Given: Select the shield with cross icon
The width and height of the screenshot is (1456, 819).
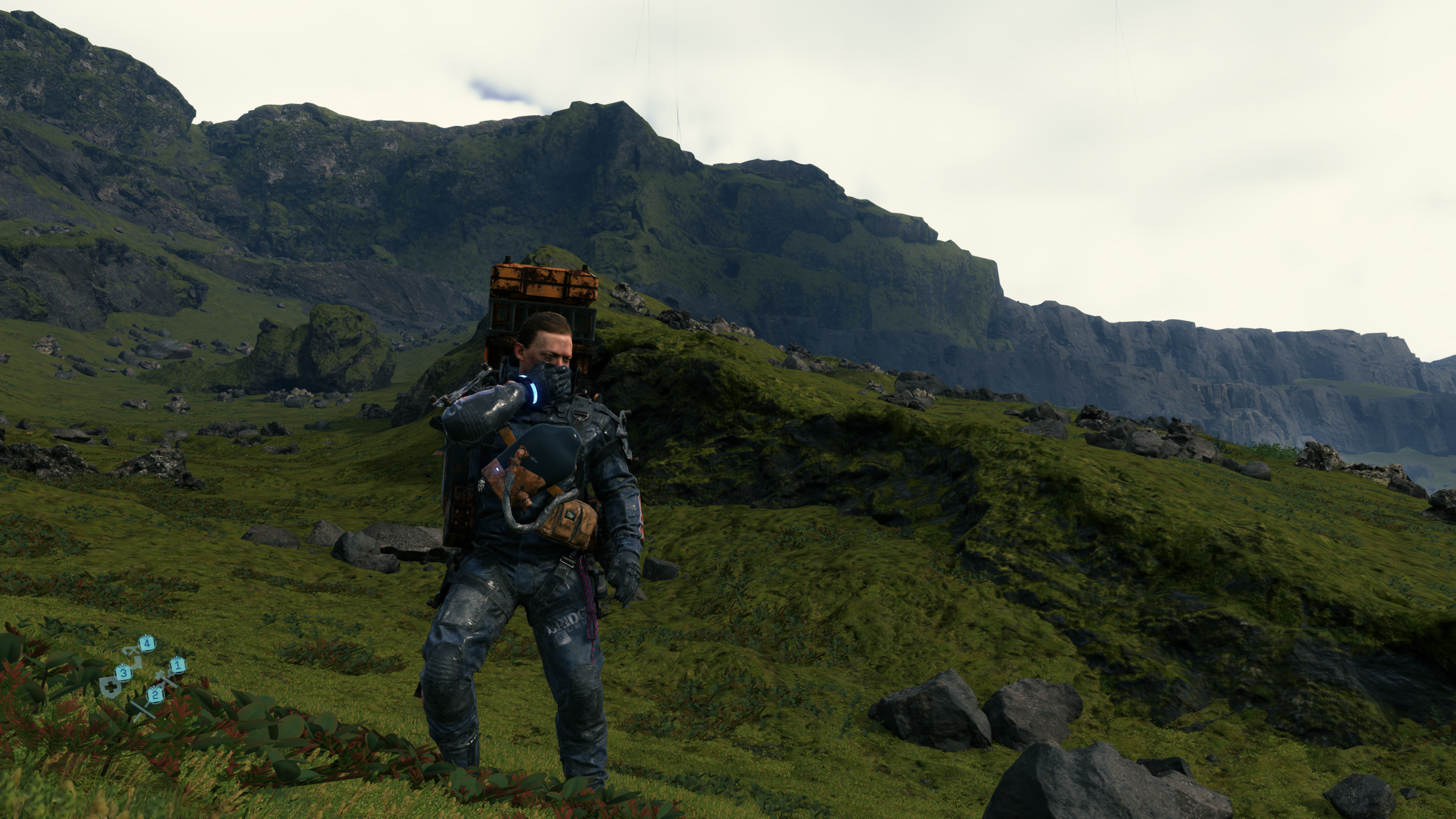Looking at the screenshot, I should coord(109,688).
